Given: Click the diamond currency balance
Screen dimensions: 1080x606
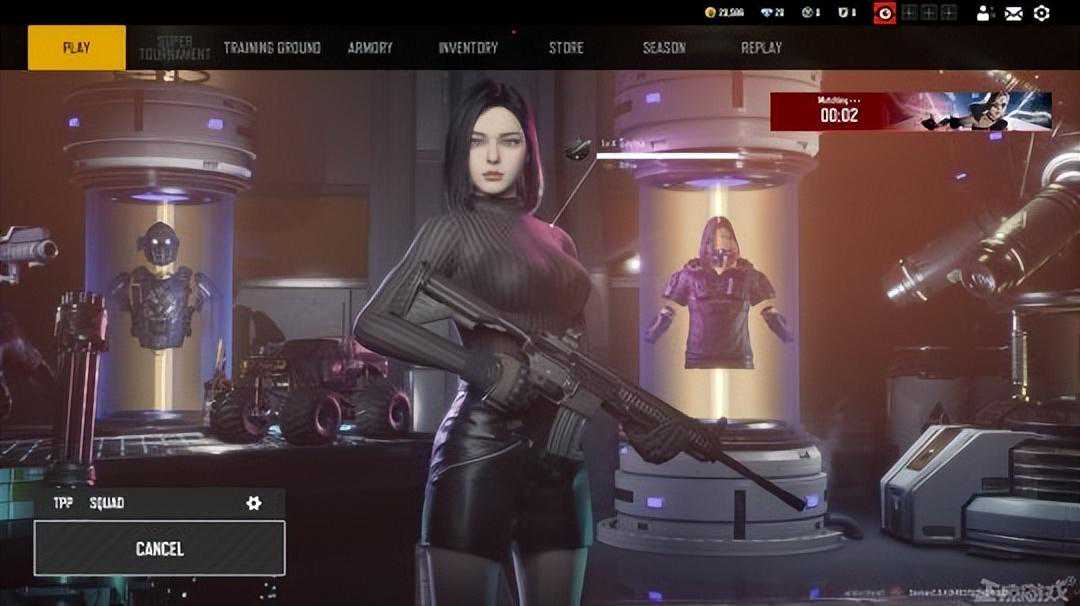Looking at the screenshot, I should pos(772,13).
